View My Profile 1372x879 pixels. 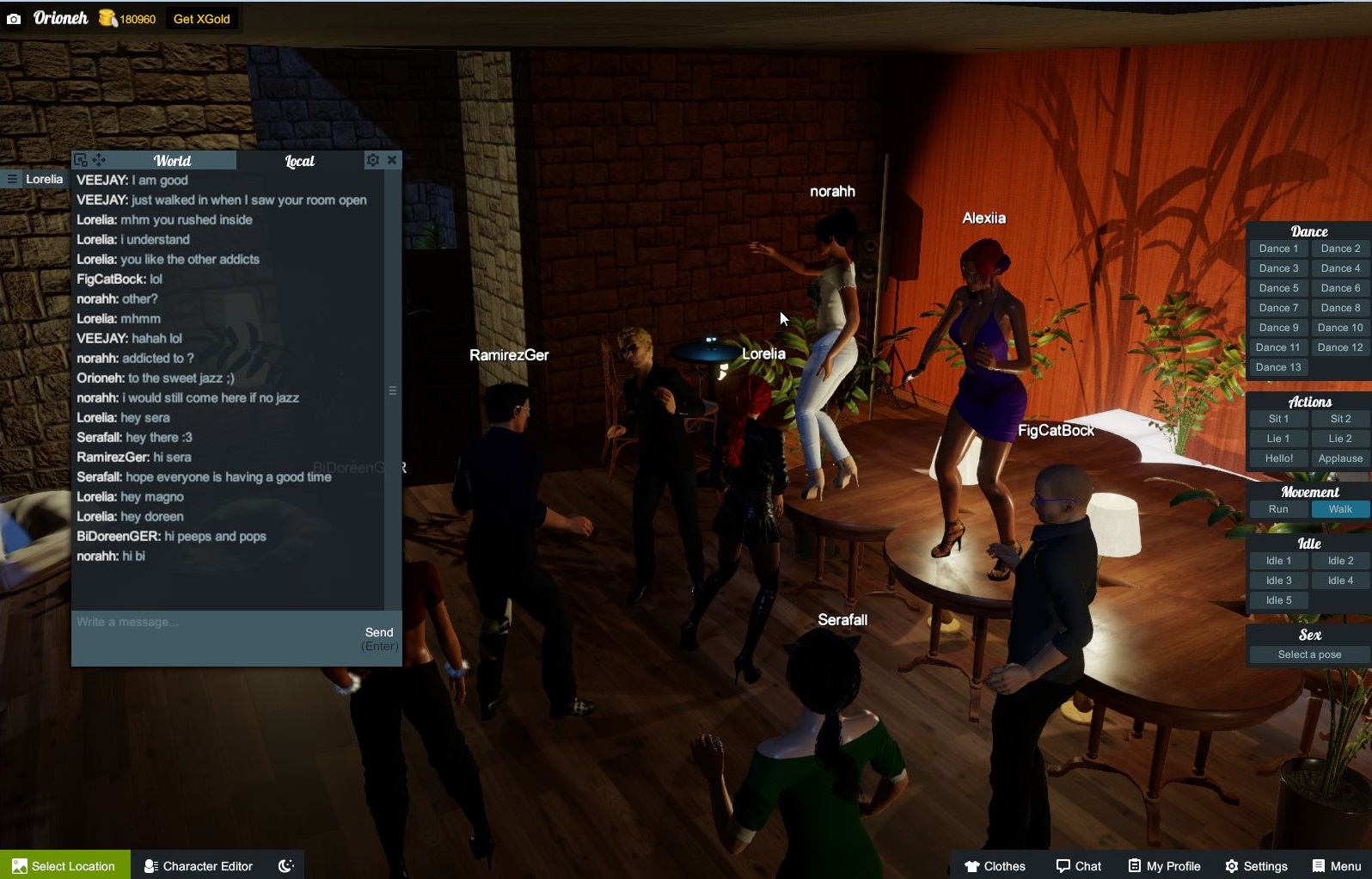coord(1164,865)
